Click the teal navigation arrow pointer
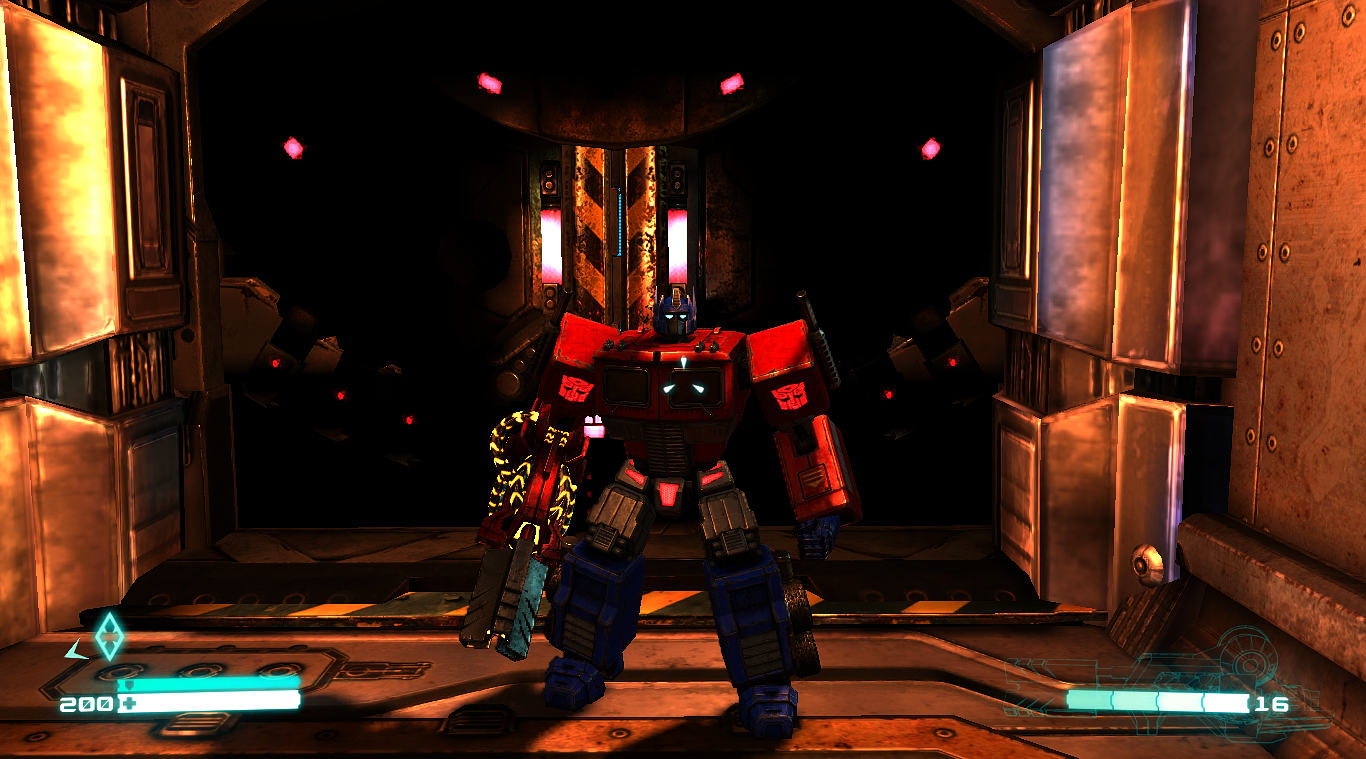The height and width of the screenshot is (759, 1366). (x=74, y=647)
